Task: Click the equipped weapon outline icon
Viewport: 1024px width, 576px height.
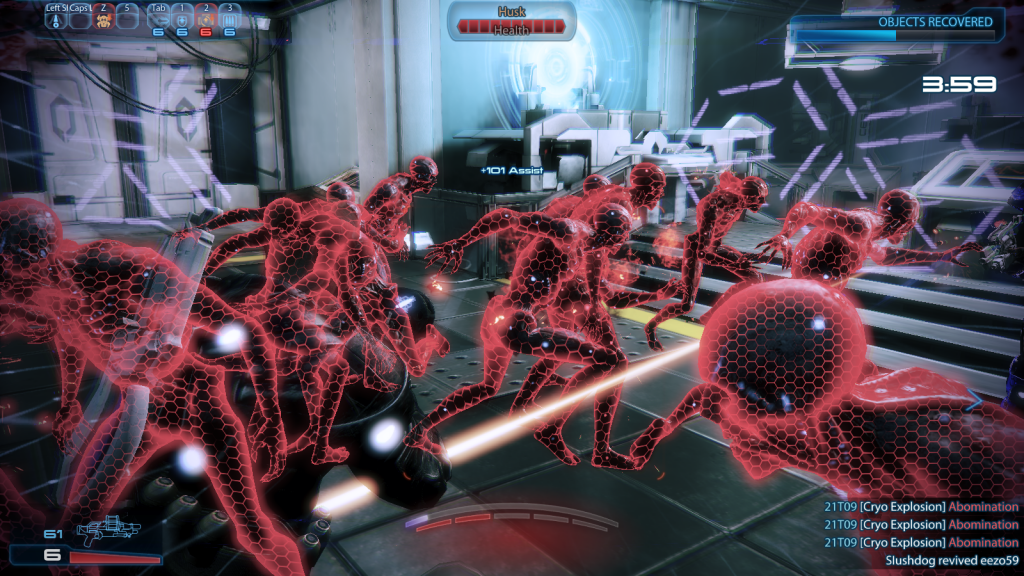Action: pos(107,528)
